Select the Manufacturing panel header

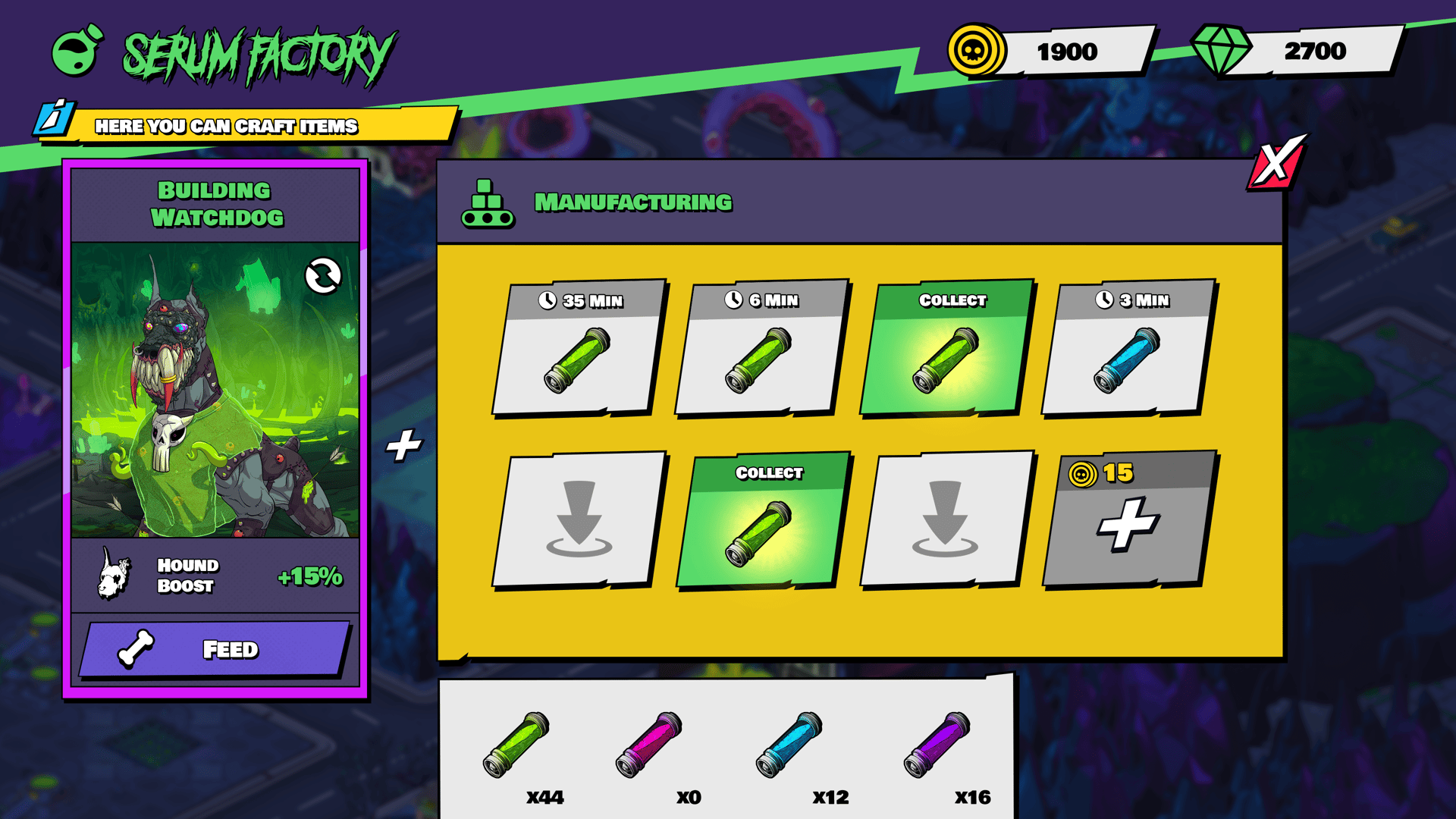[x=634, y=201]
